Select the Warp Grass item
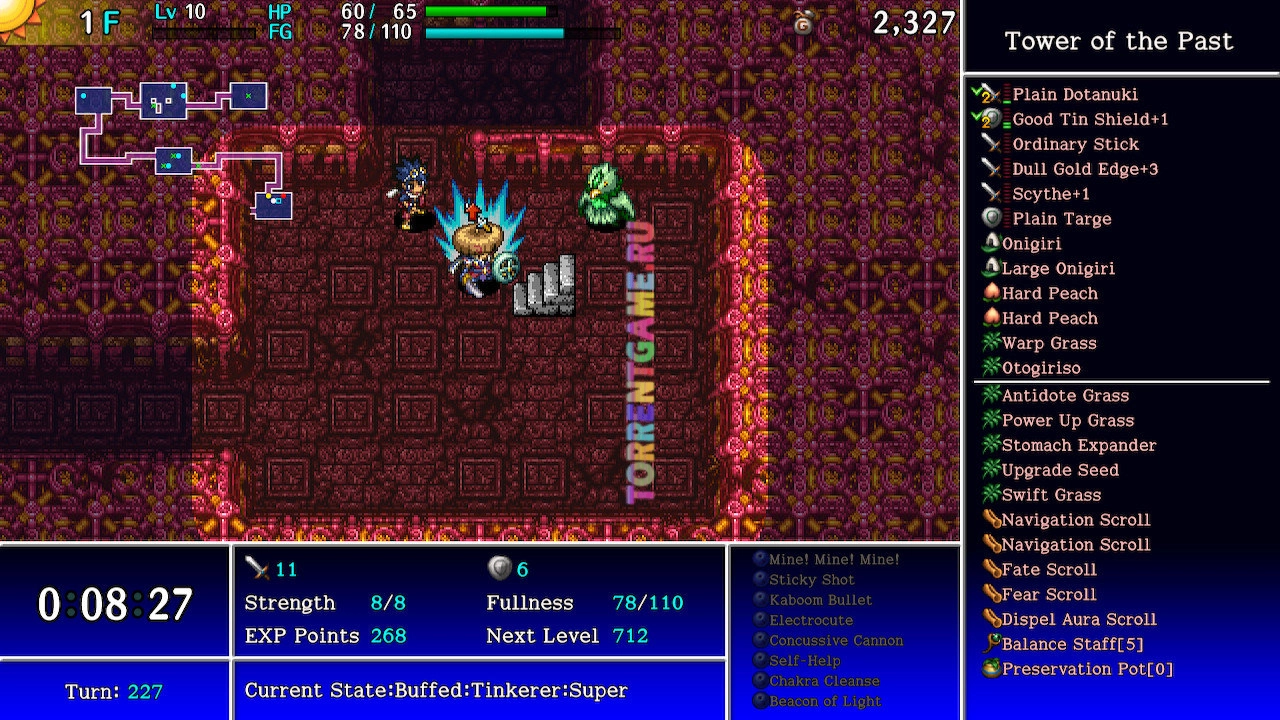 tap(1049, 343)
